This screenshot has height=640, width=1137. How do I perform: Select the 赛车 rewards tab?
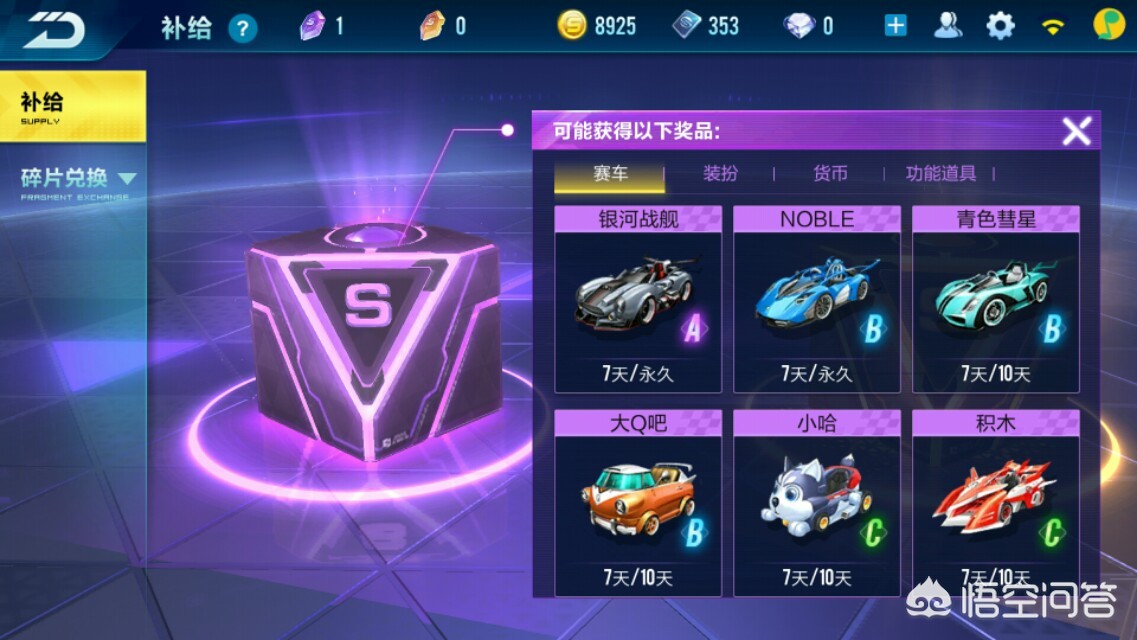point(610,174)
